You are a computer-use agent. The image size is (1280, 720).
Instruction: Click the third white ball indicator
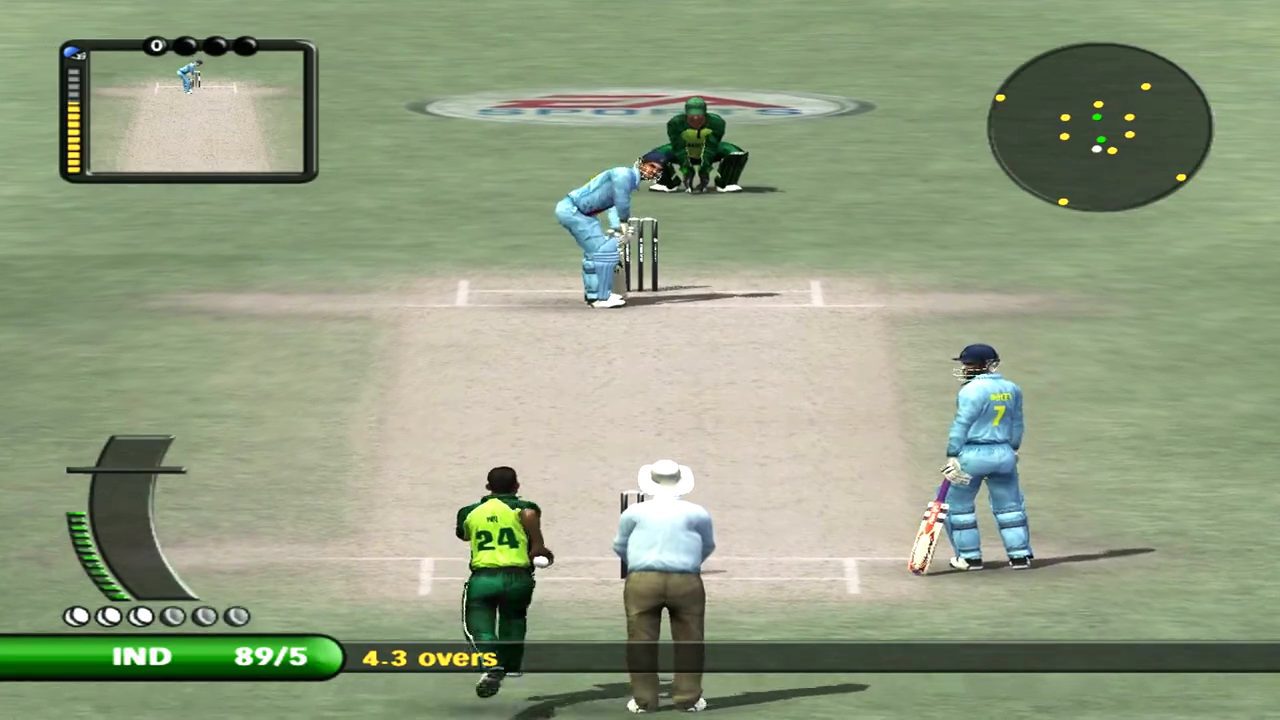pos(141,616)
